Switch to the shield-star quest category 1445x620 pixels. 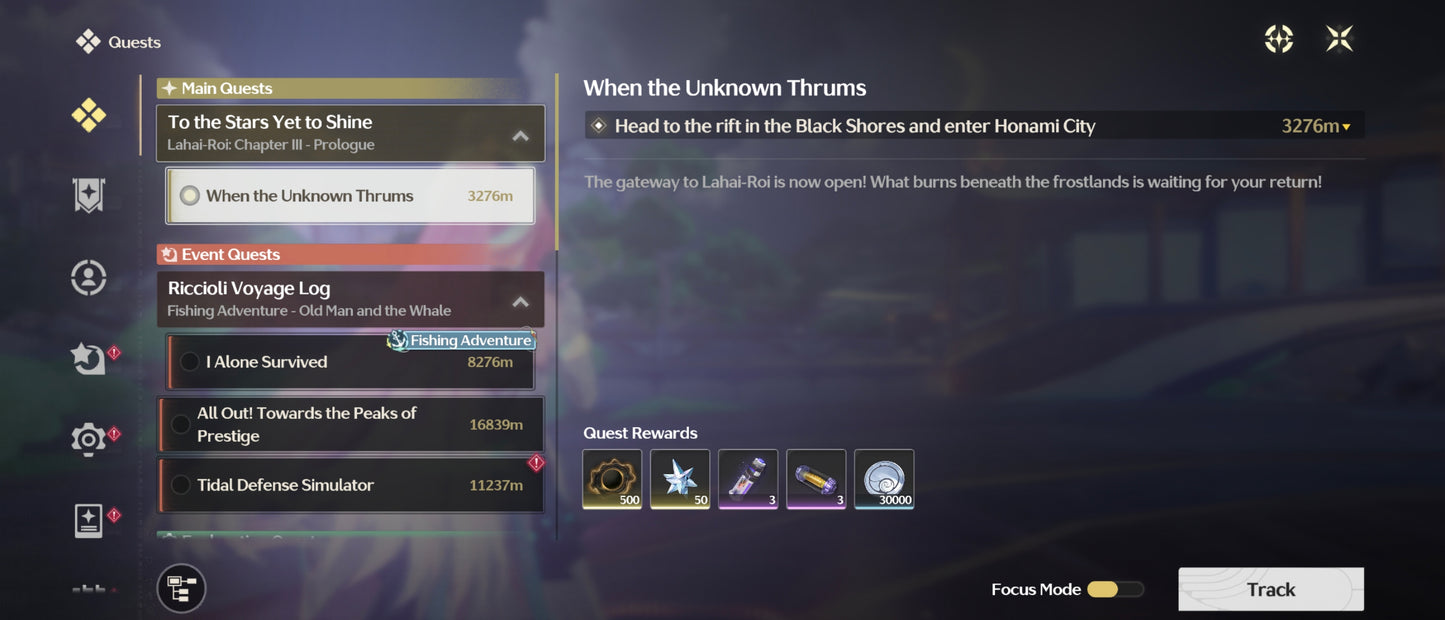[x=89, y=196]
